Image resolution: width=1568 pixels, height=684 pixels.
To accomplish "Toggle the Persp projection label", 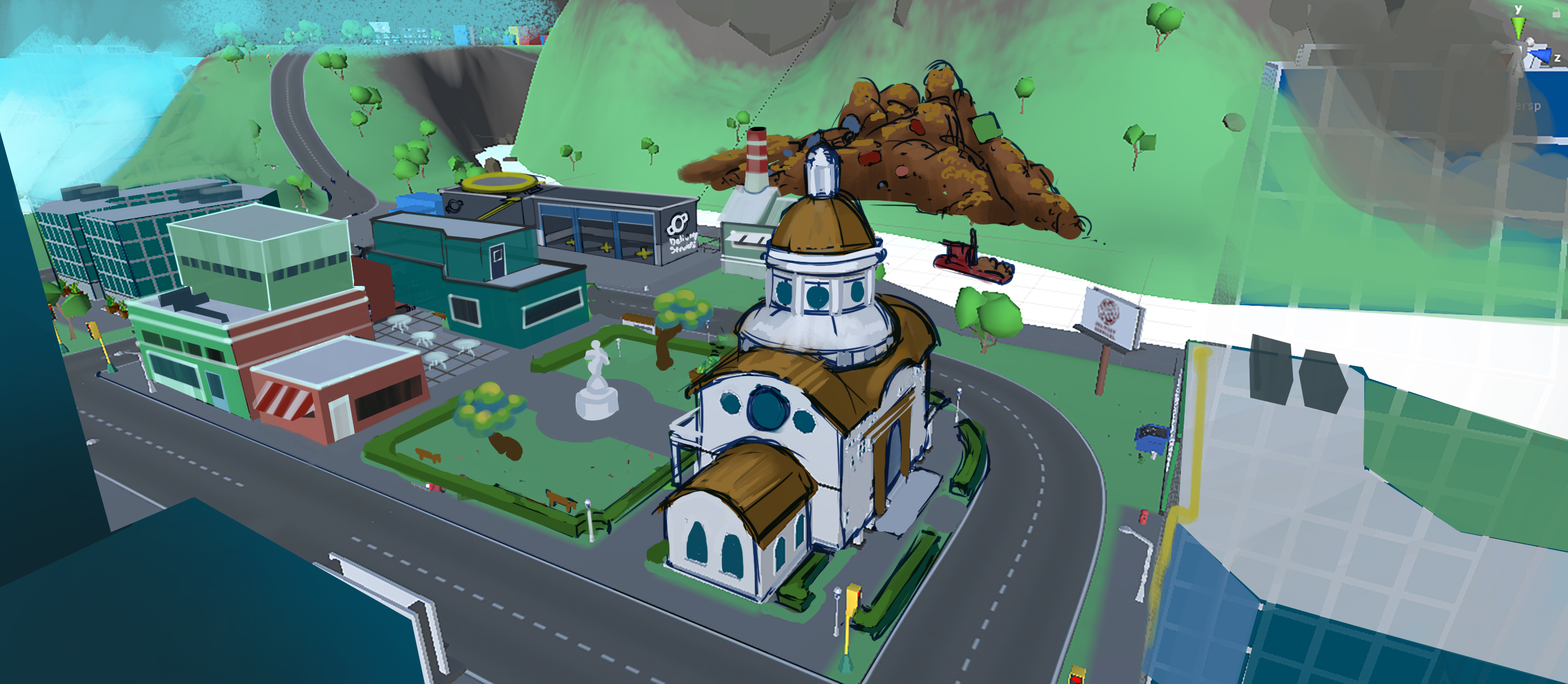I will coord(1528,106).
